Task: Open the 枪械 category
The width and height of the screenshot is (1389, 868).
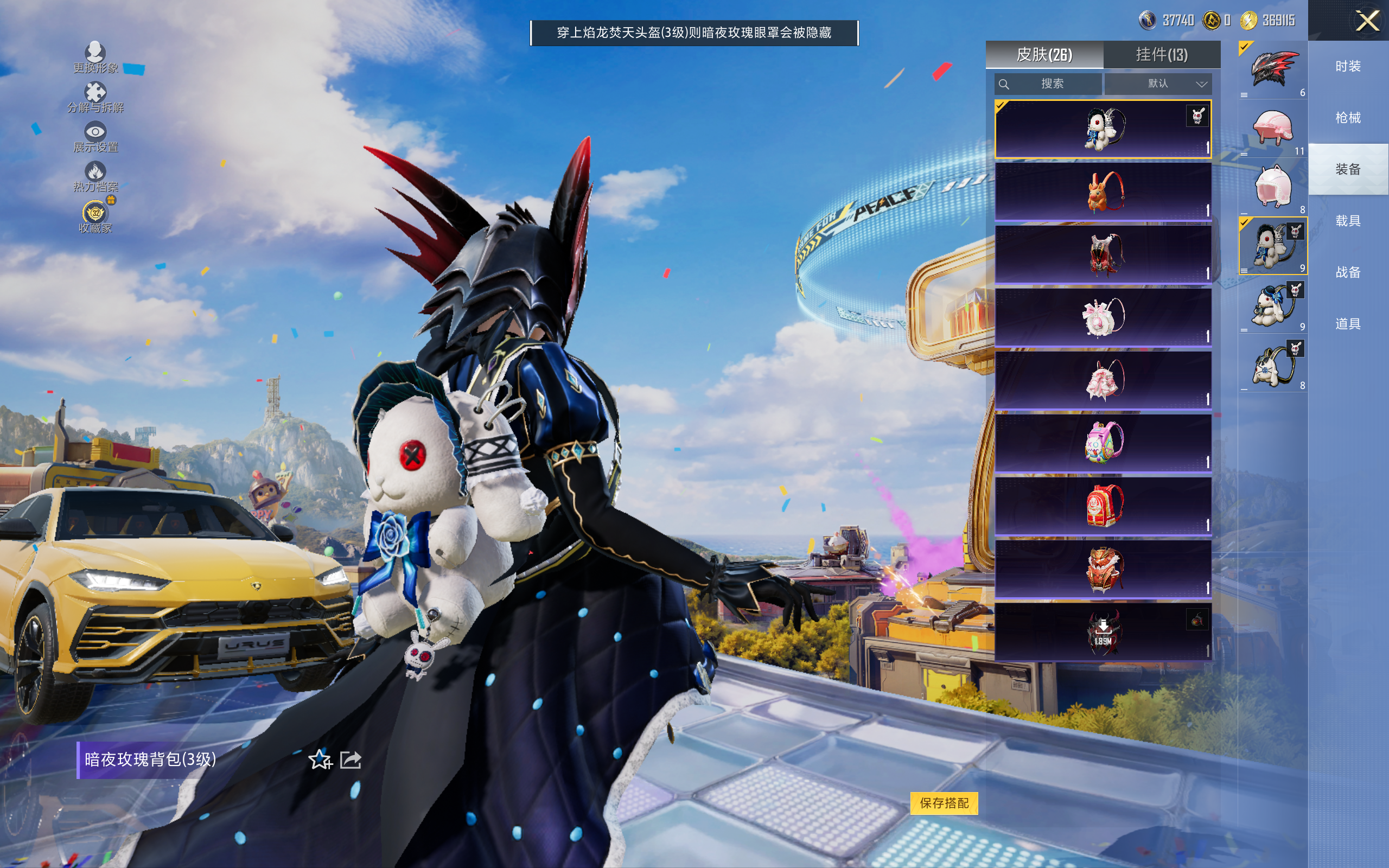Action: pos(1348,118)
